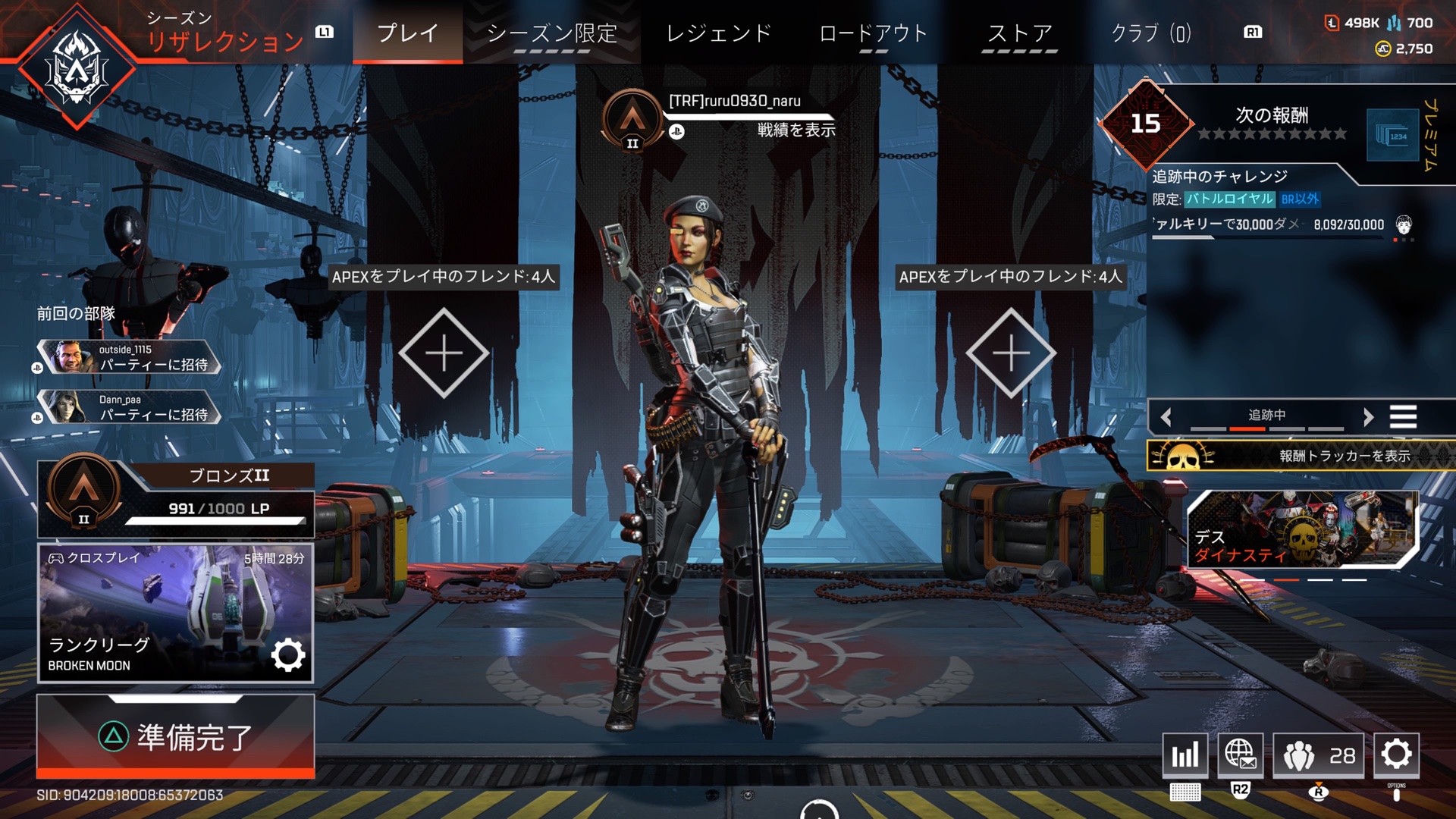
Task: Open the gear settings menu
Action: [x=1396, y=755]
